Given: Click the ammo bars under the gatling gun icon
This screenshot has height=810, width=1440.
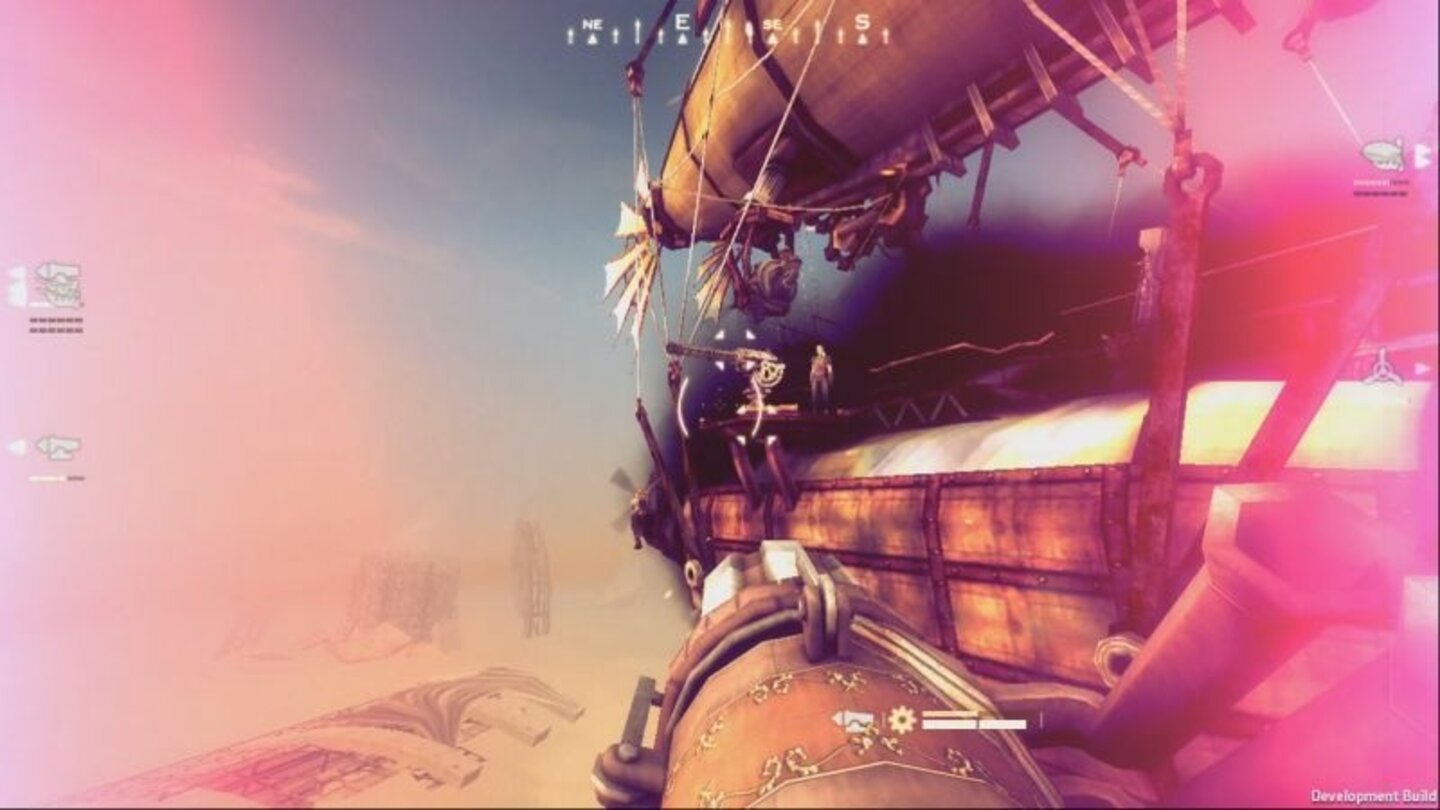Looking at the screenshot, I should [55, 325].
